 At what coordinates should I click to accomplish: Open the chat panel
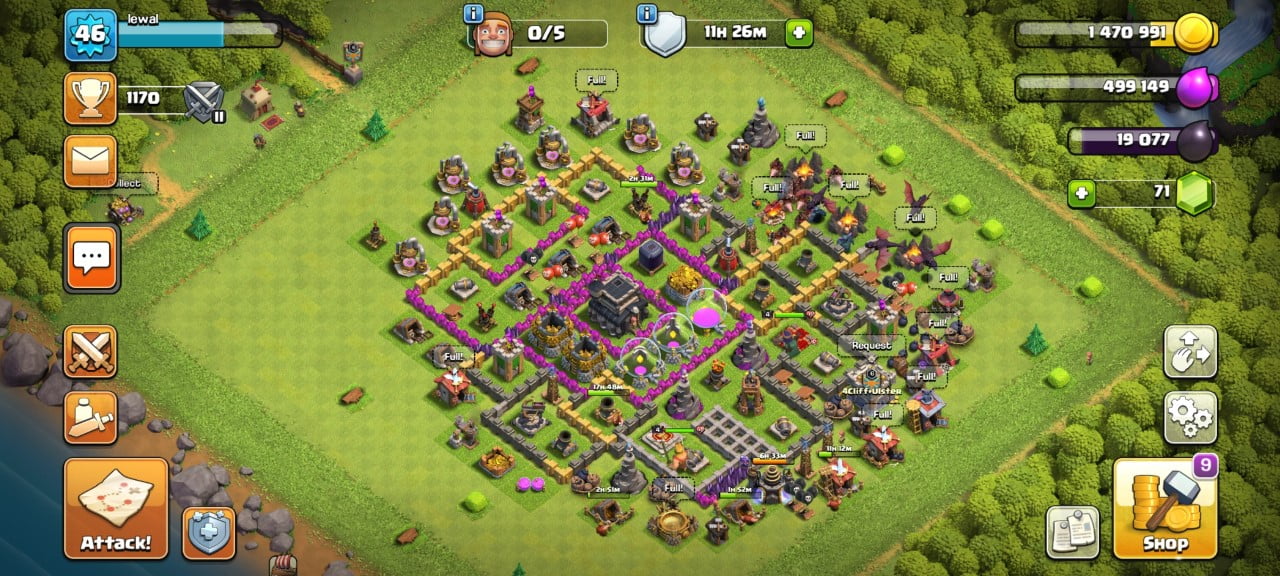tap(91, 257)
